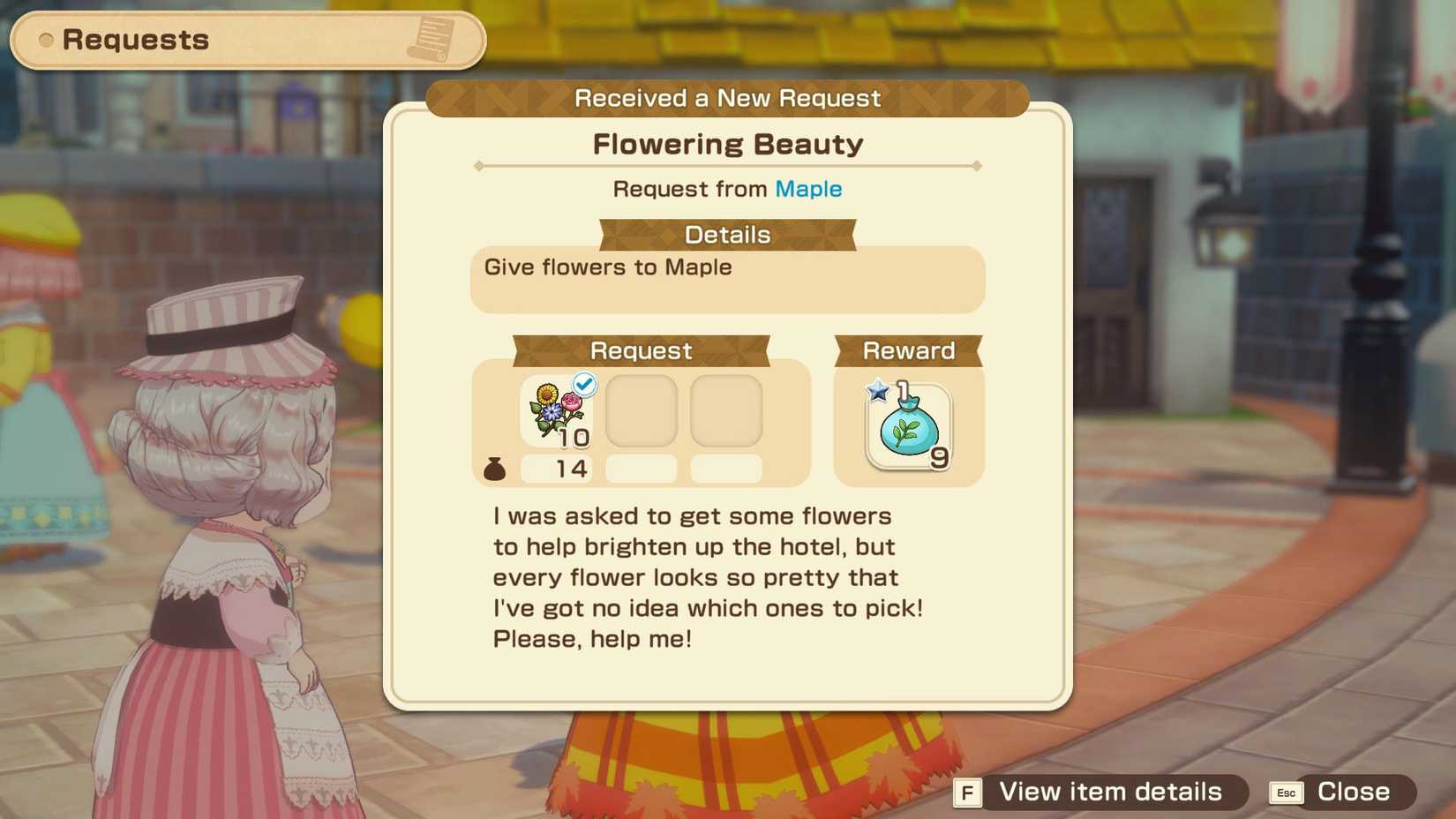The height and width of the screenshot is (819, 1456).
Task: Open the third empty request slot
Action: (x=726, y=410)
